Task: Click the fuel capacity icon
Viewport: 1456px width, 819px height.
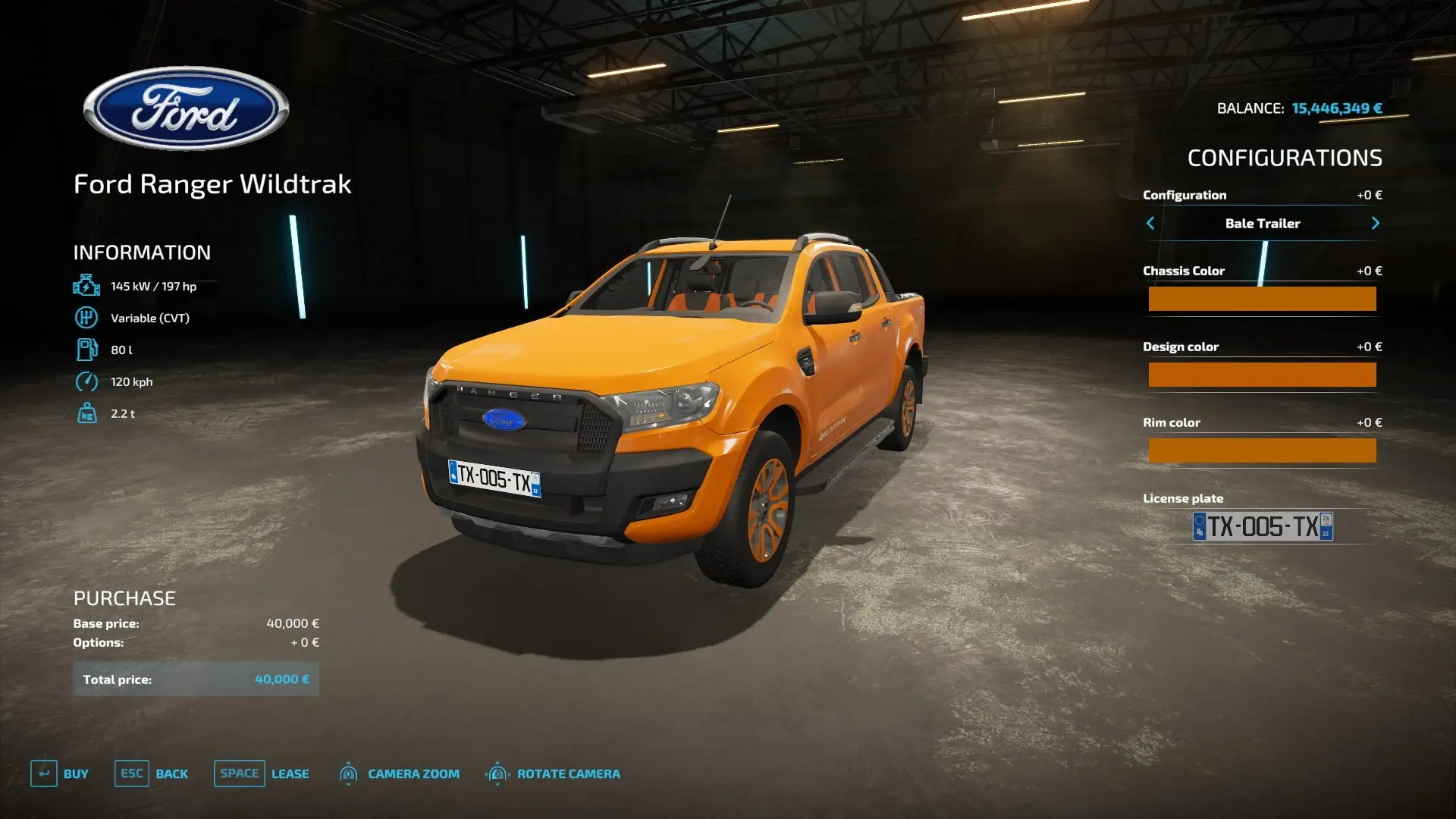Action: 86,350
